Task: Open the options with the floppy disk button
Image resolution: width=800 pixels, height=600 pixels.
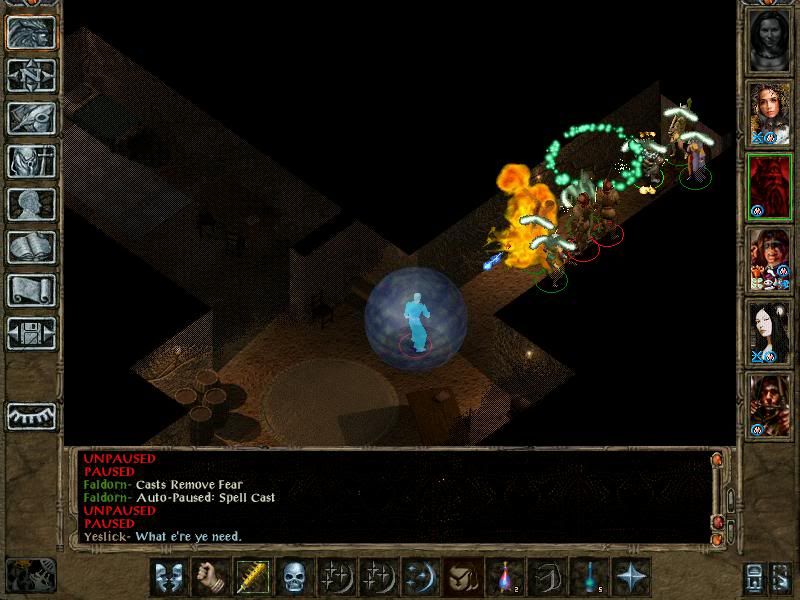Action: click(x=31, y=329)
